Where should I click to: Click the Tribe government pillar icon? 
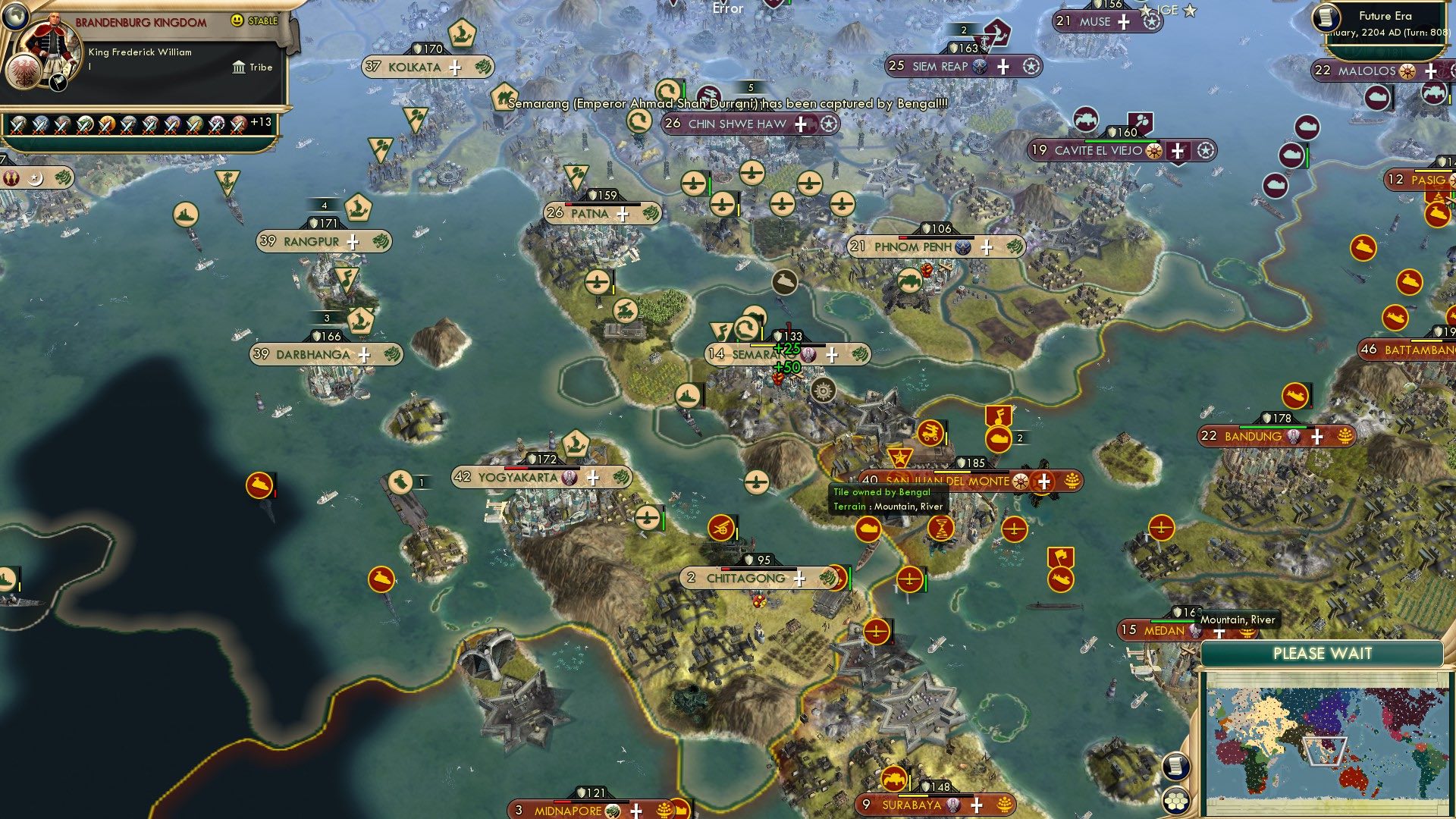coord(240,67)
